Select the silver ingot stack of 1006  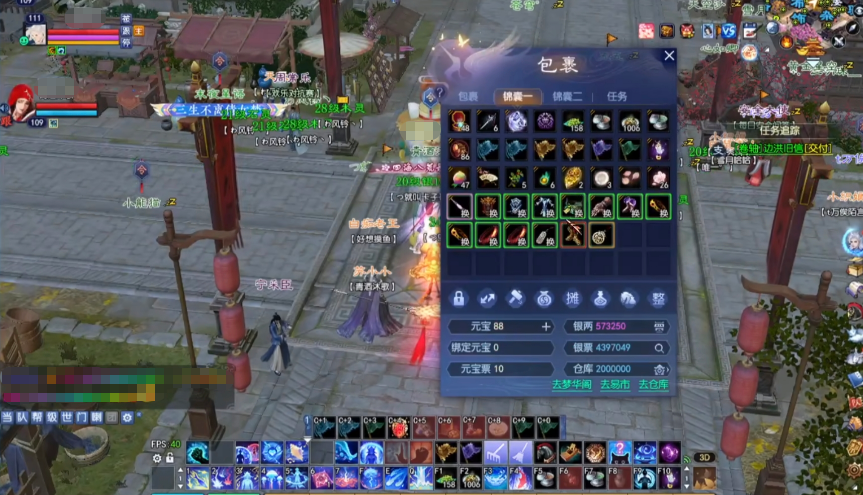630,121
